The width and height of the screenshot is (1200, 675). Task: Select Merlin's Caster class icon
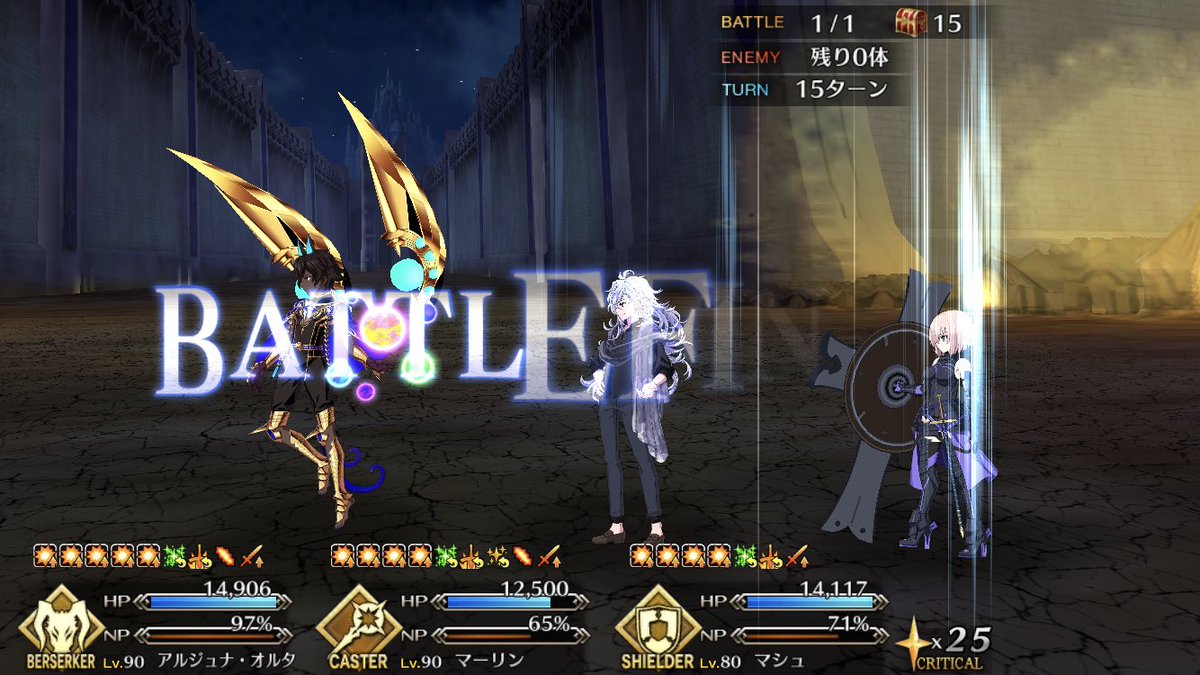(x=357, y=622)
